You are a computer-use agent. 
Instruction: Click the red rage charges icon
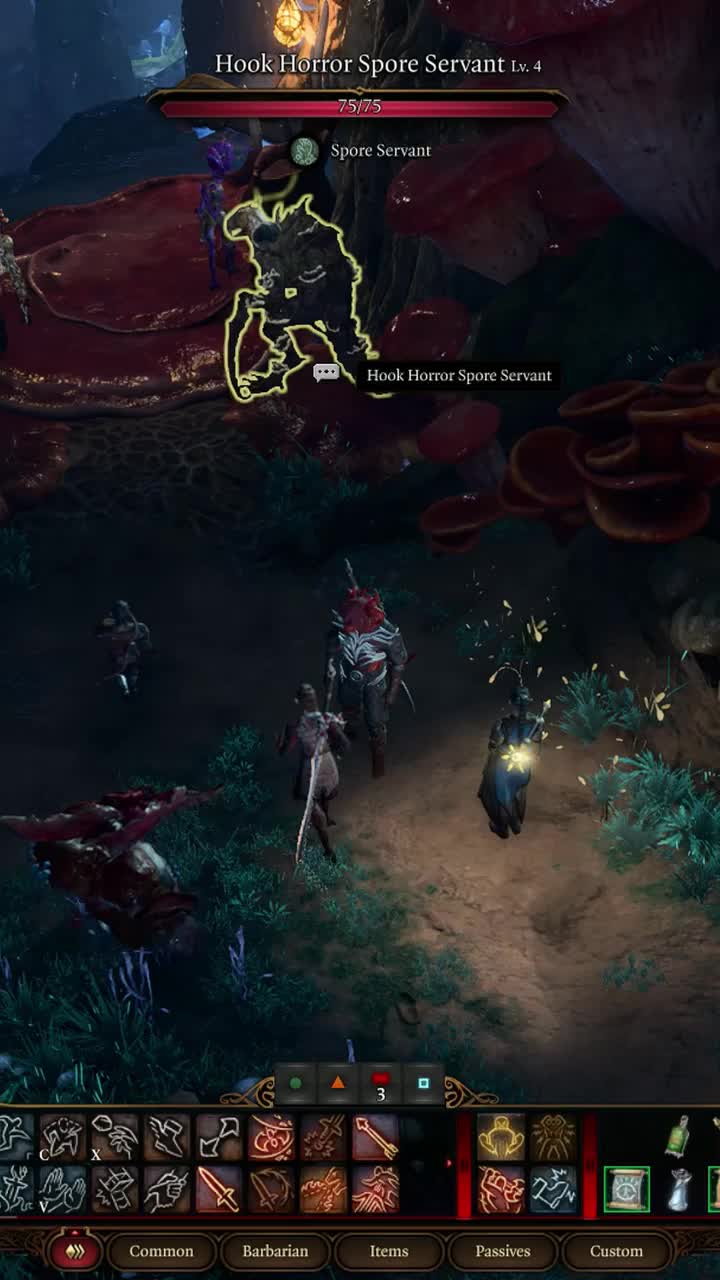pos(381,1083)
